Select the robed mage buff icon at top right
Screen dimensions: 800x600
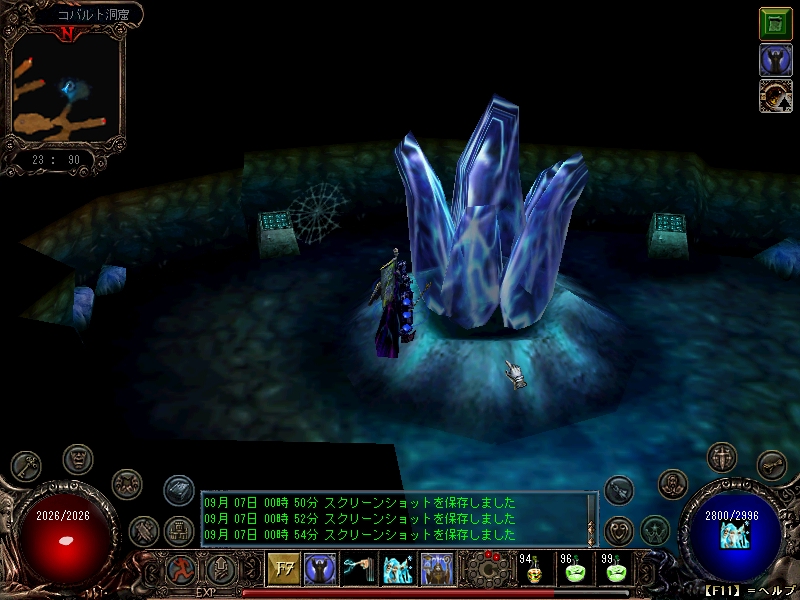coord(775,60)
